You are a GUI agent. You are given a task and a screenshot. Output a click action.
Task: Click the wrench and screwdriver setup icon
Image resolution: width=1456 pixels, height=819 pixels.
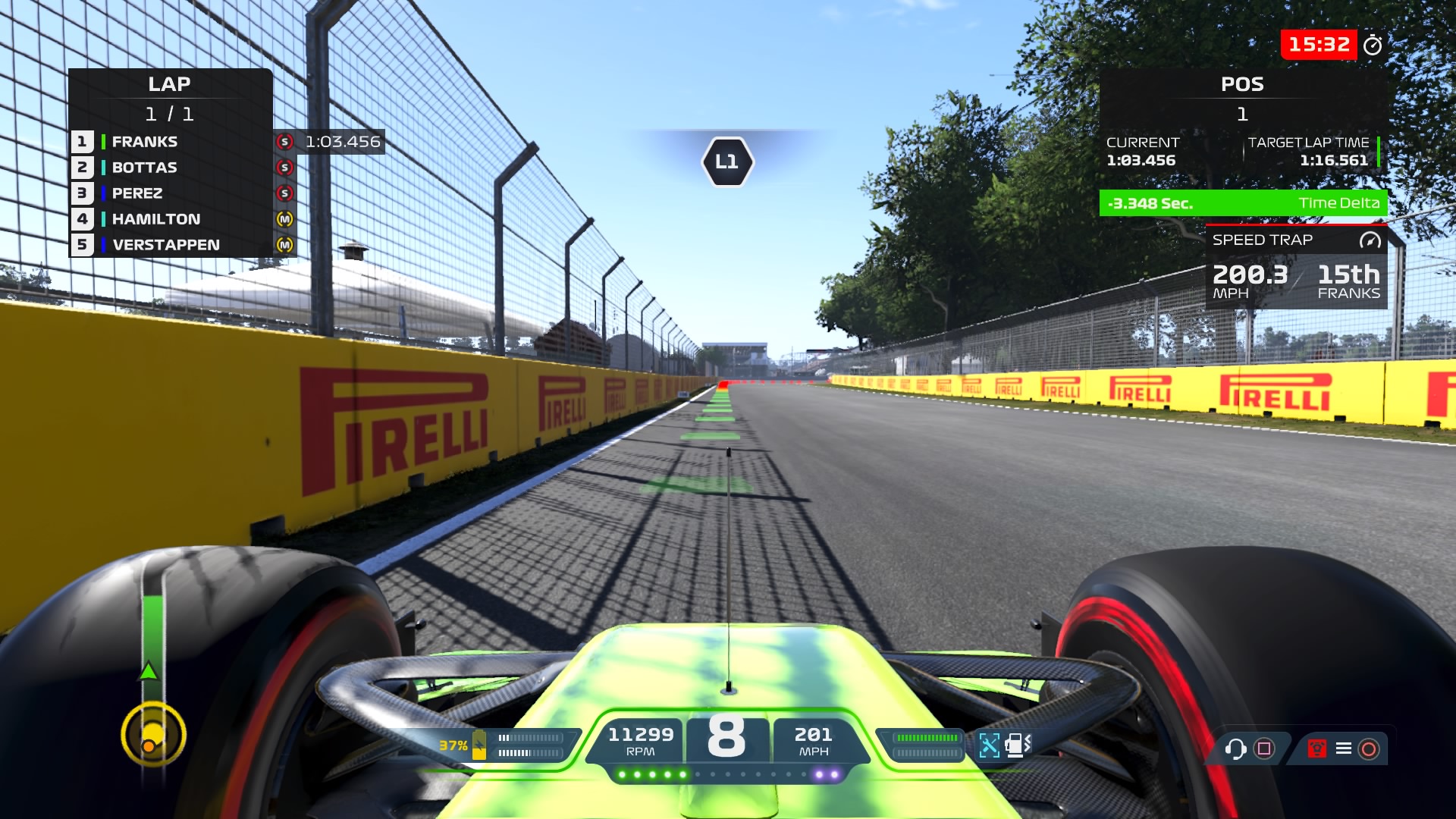(989, 745)
